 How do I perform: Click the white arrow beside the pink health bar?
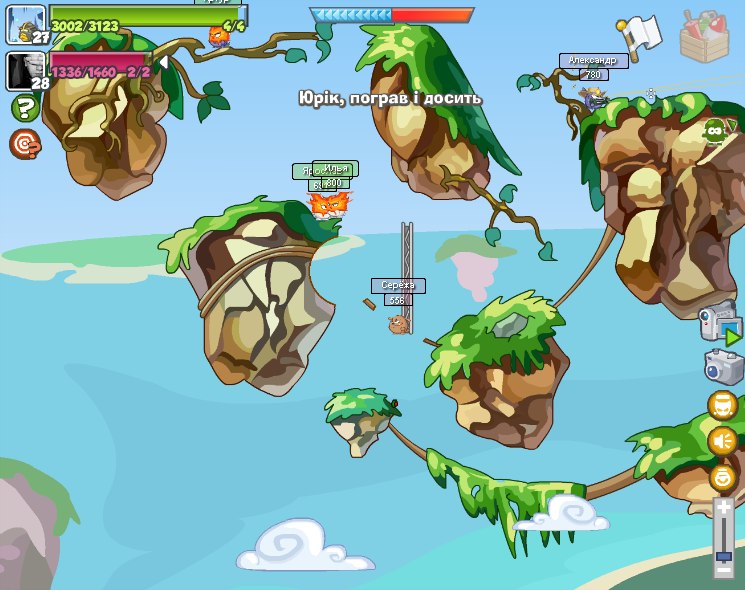163,62
